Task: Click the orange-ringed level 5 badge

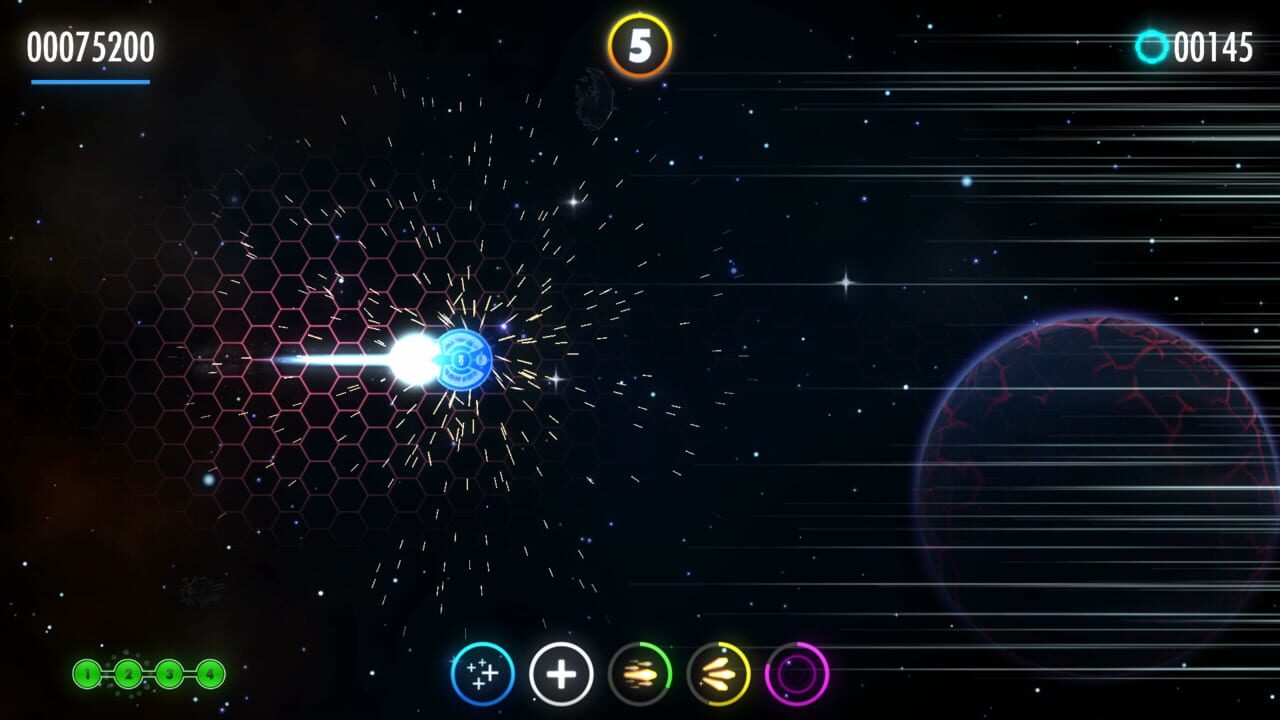Action: [640, 42]
